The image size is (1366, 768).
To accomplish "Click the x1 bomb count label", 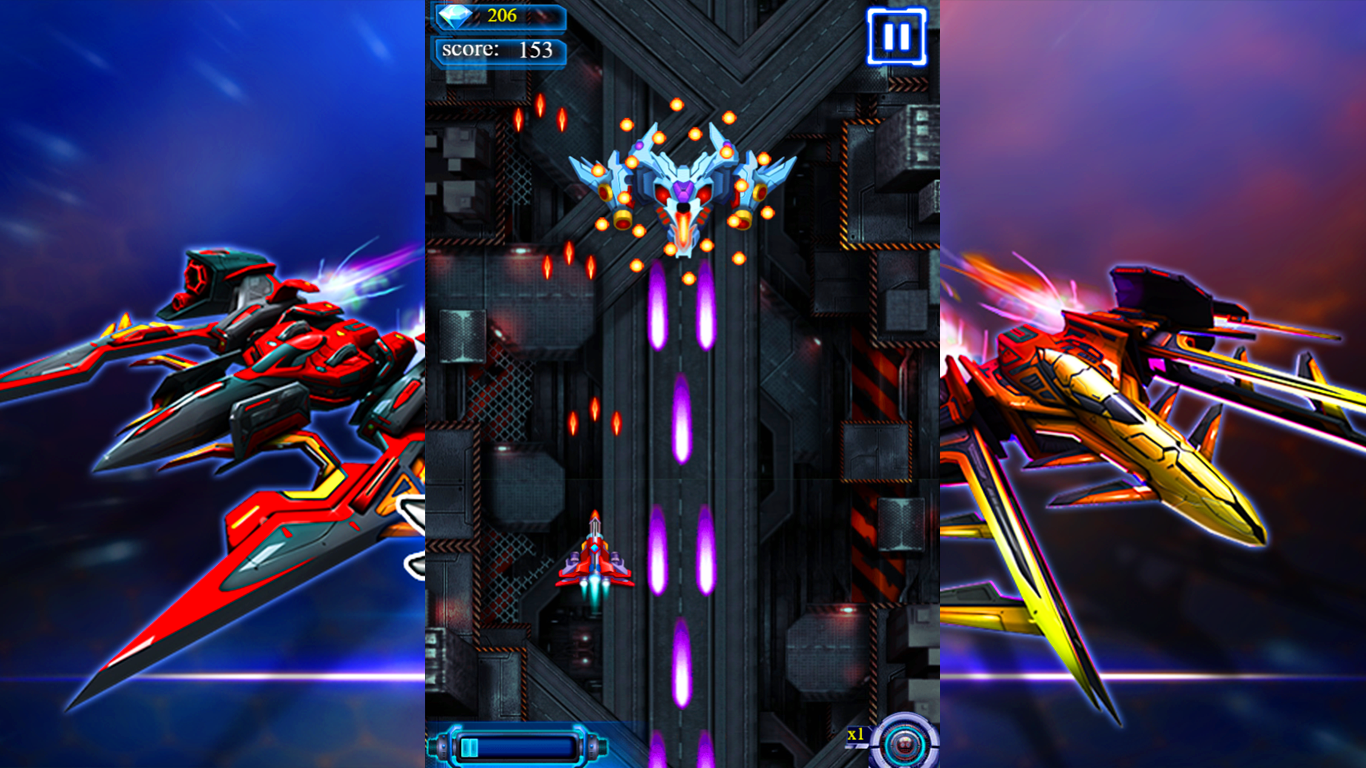I will coord(855,735).
